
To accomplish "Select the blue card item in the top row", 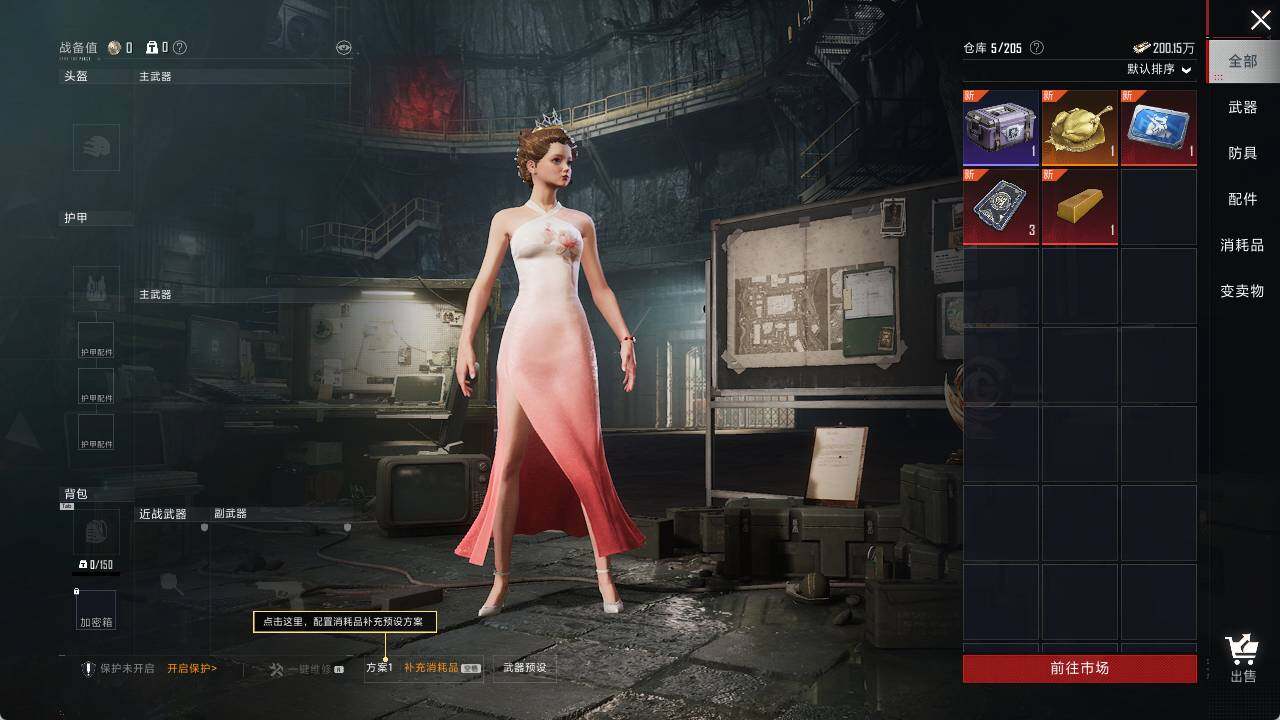I will (x=1158, y=128).
